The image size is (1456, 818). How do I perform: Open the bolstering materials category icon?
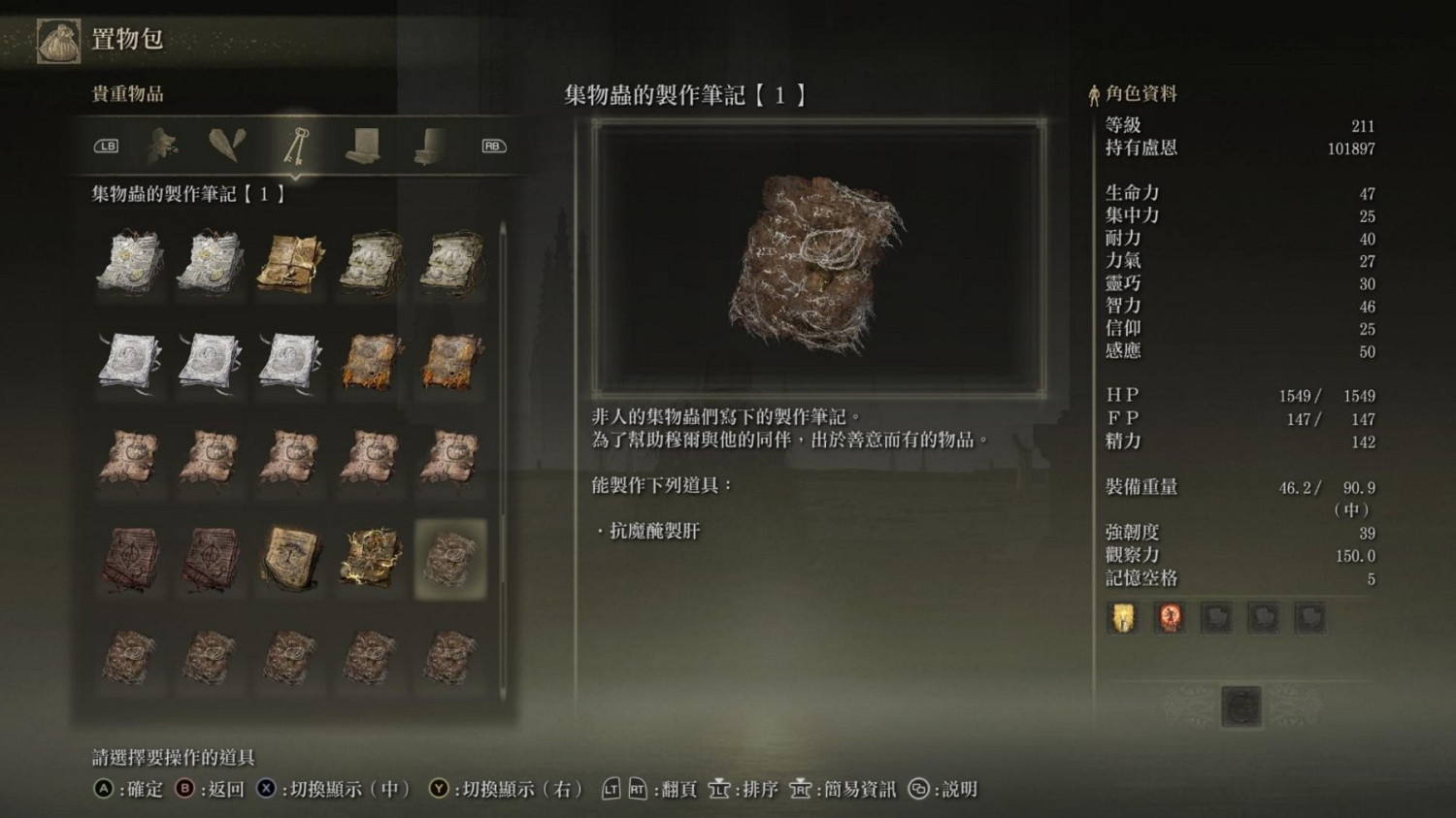[161, 145]
